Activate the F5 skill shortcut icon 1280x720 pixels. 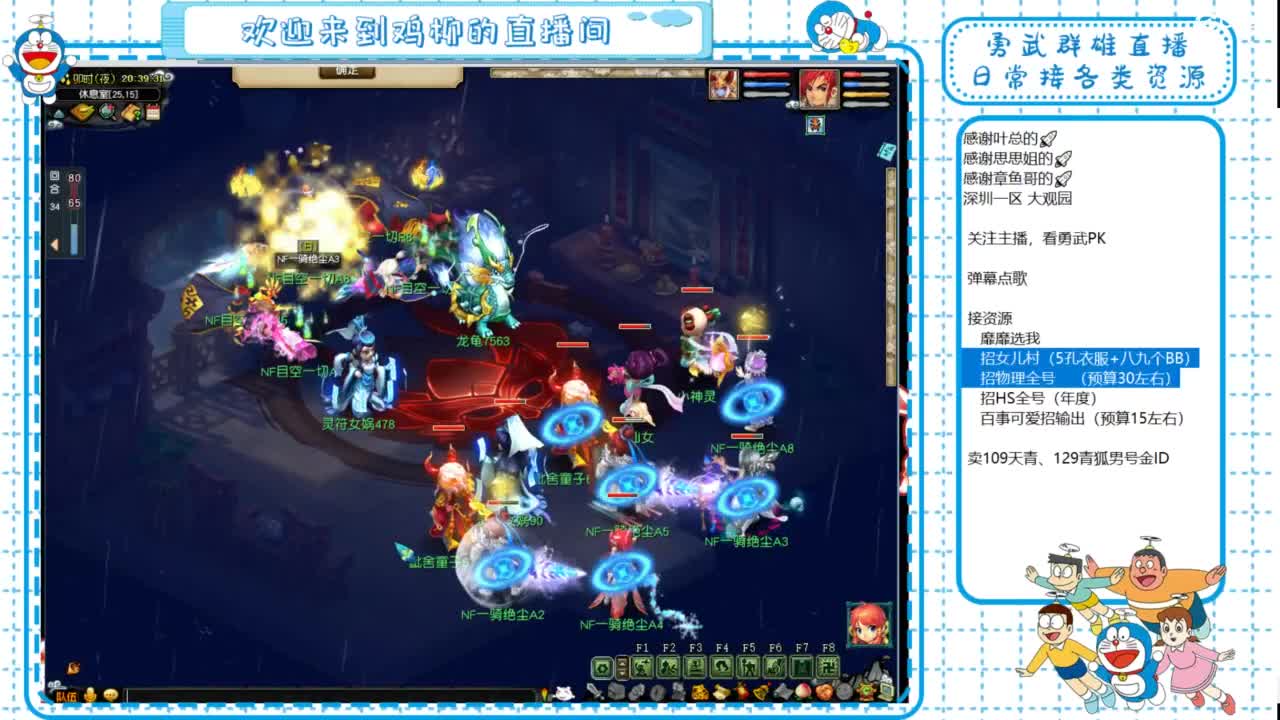coord(748,665)
